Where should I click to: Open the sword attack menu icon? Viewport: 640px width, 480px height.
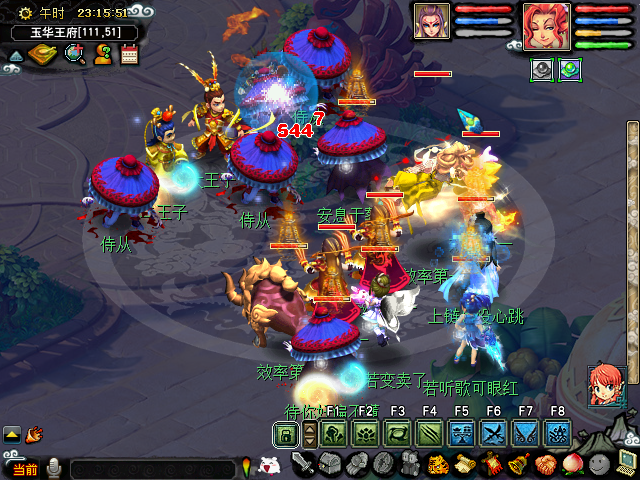pos(303,464)
